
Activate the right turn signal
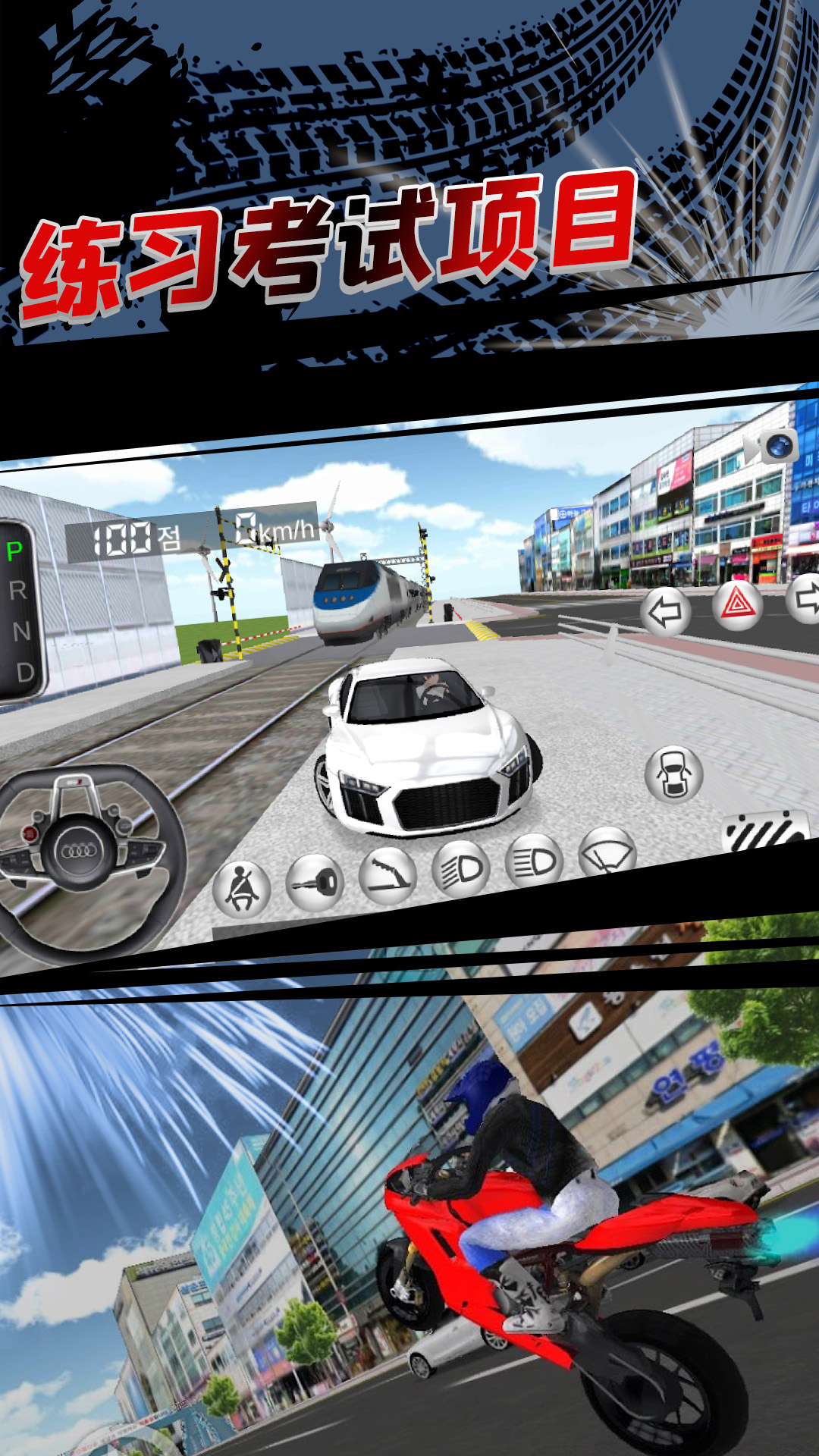pyautogui.click(x=805, y=598)
